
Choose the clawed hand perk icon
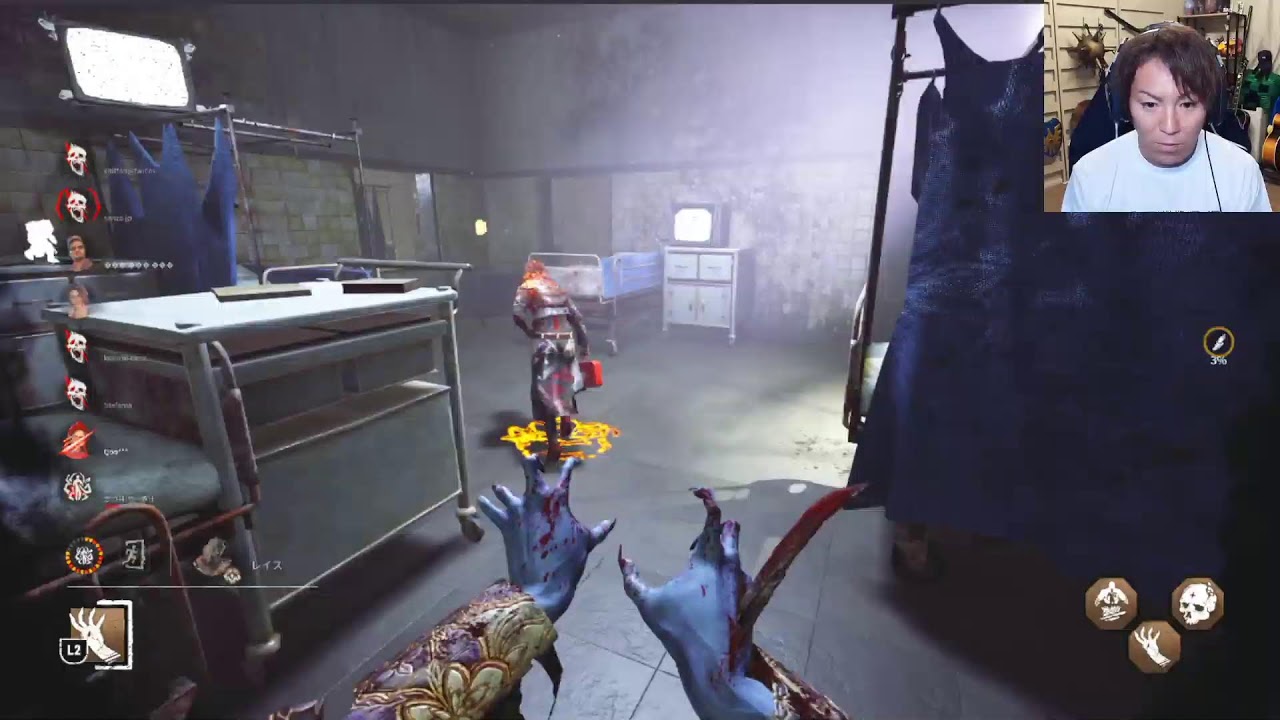click(x=1154, y=645)
